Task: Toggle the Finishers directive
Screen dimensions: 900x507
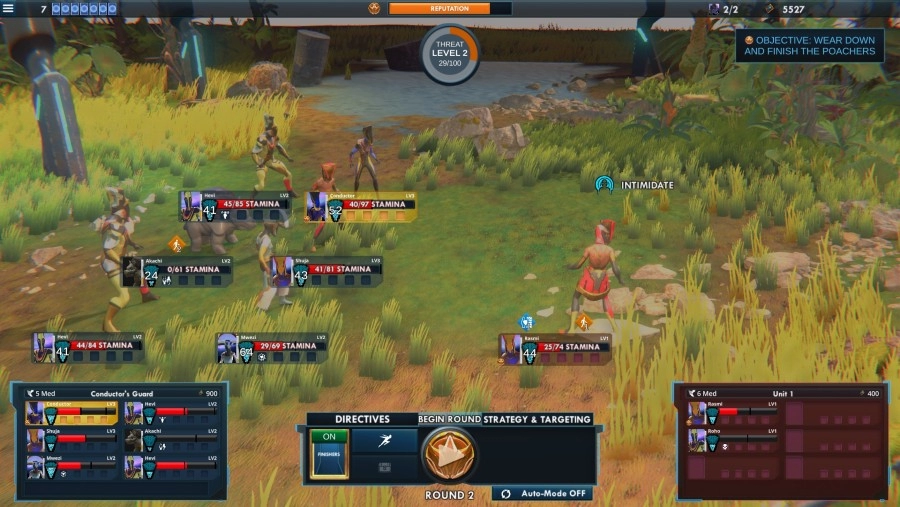Action: [329, 453]
